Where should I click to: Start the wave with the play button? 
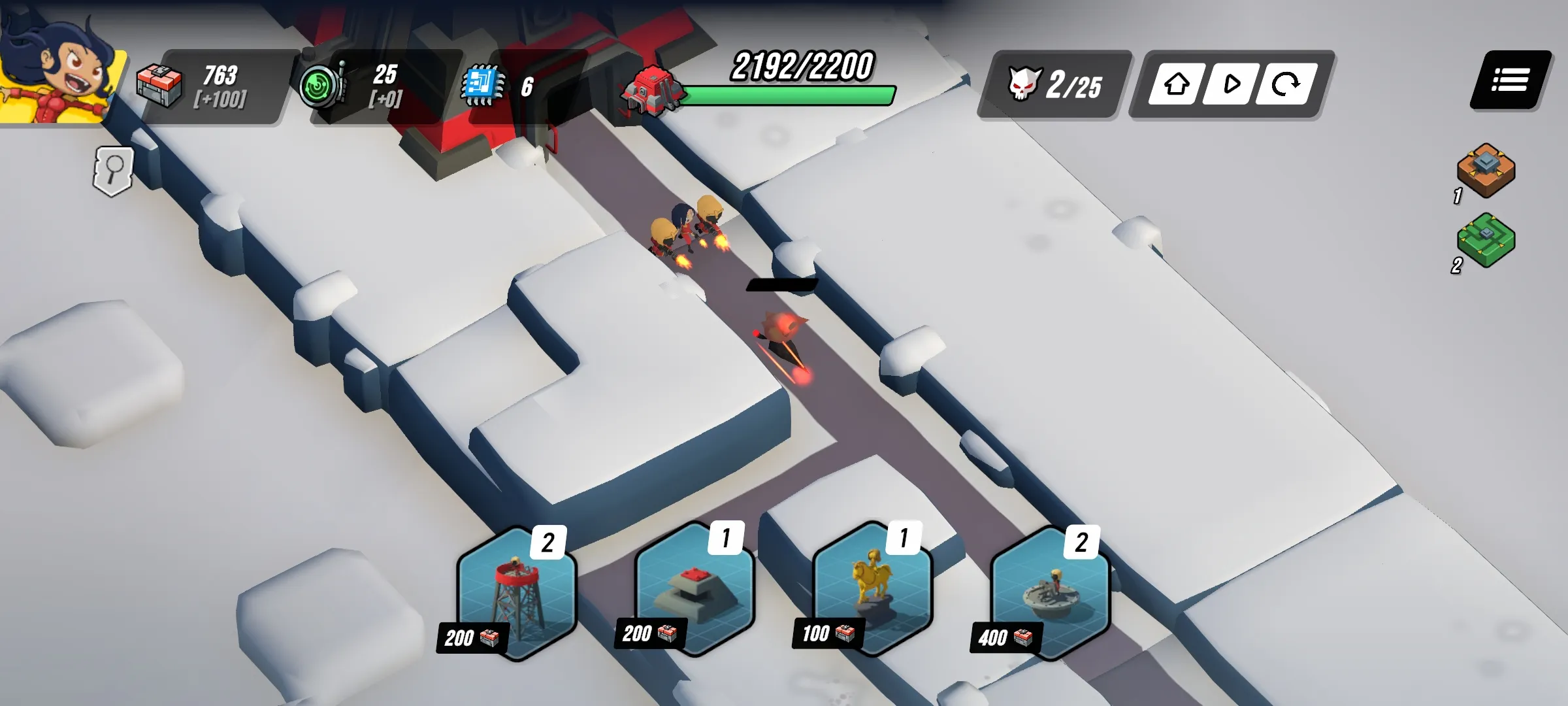(1231, 84)
